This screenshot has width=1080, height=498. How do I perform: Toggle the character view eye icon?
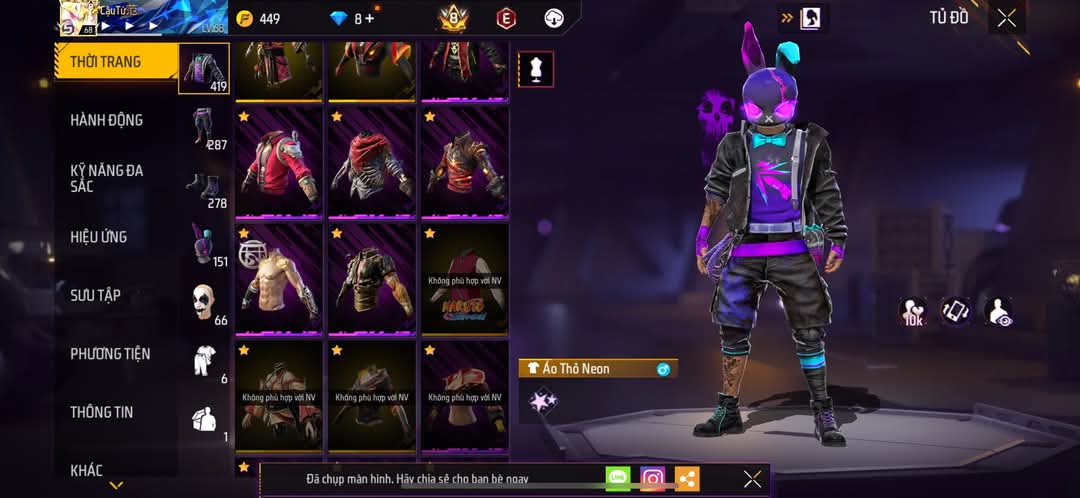[997, 310]
